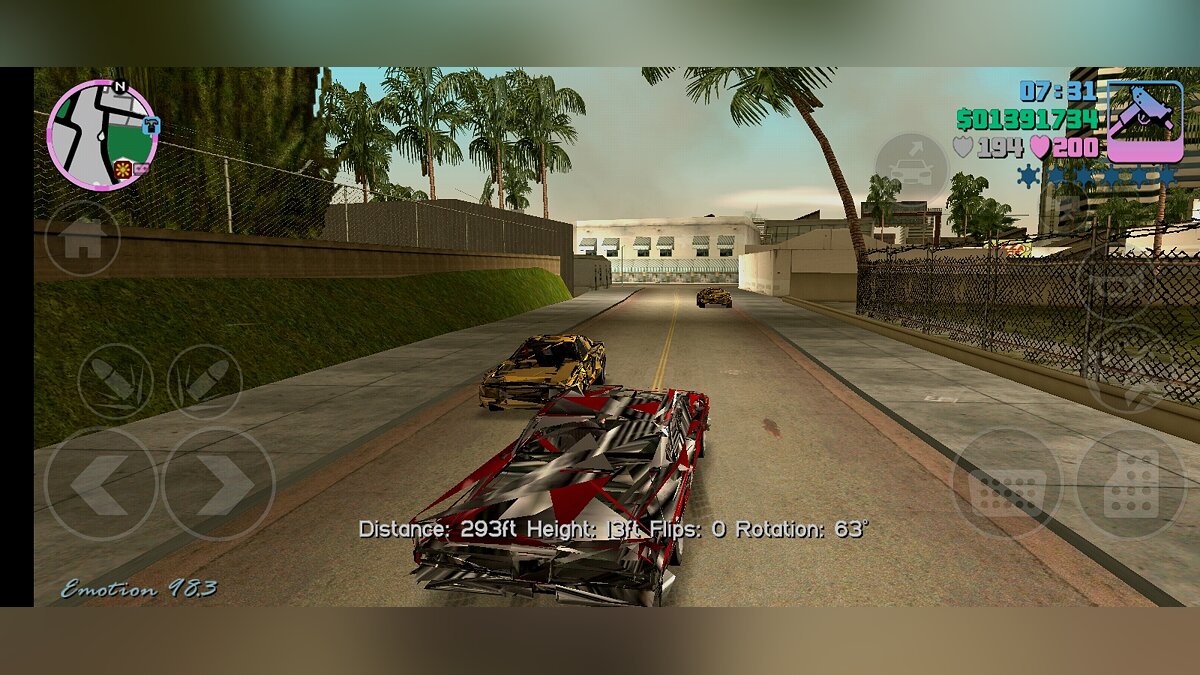Steer left with the left arrow button
1200x675 pixels.
[100, 485]
